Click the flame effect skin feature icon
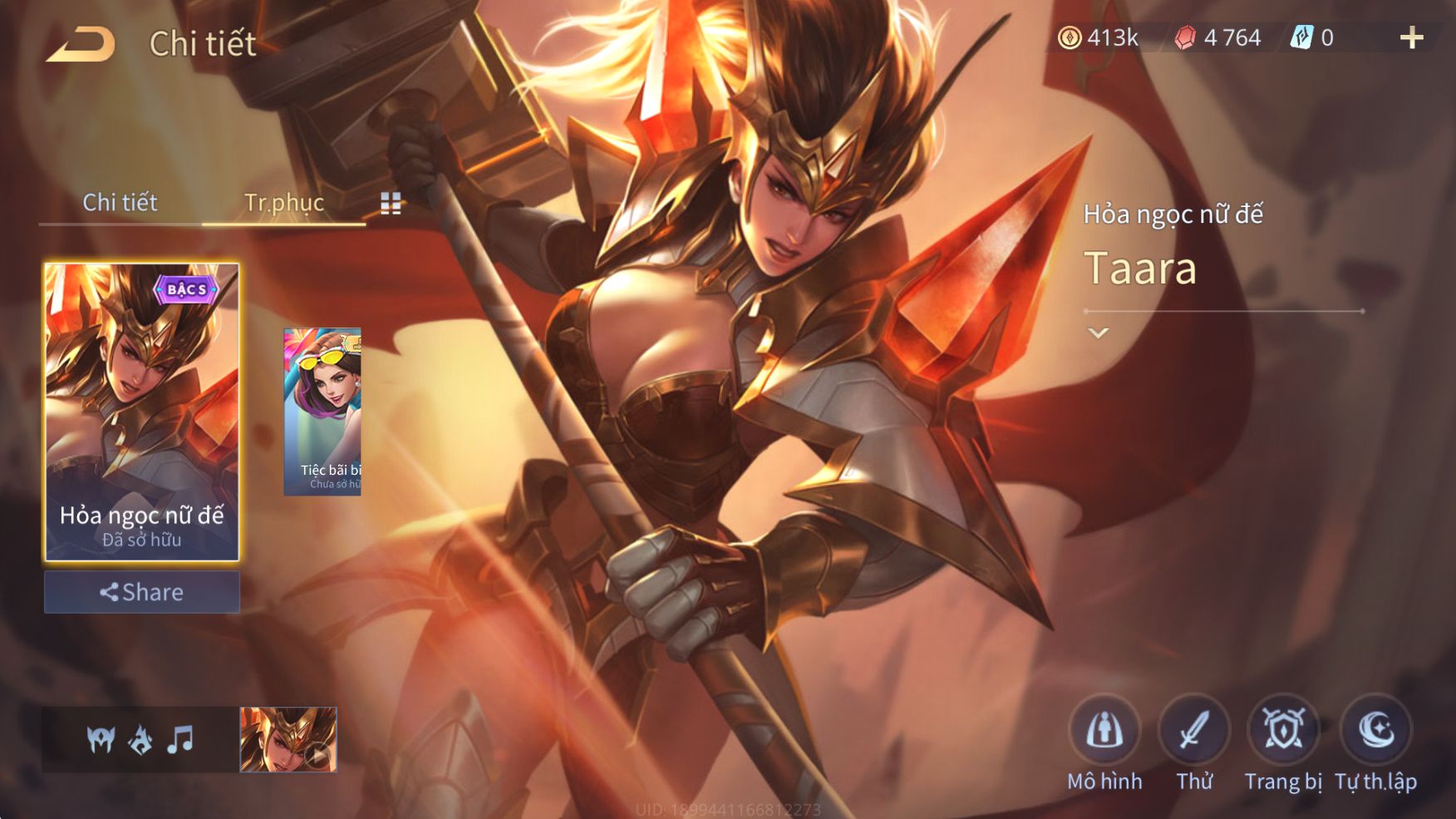 click(140, 738)
